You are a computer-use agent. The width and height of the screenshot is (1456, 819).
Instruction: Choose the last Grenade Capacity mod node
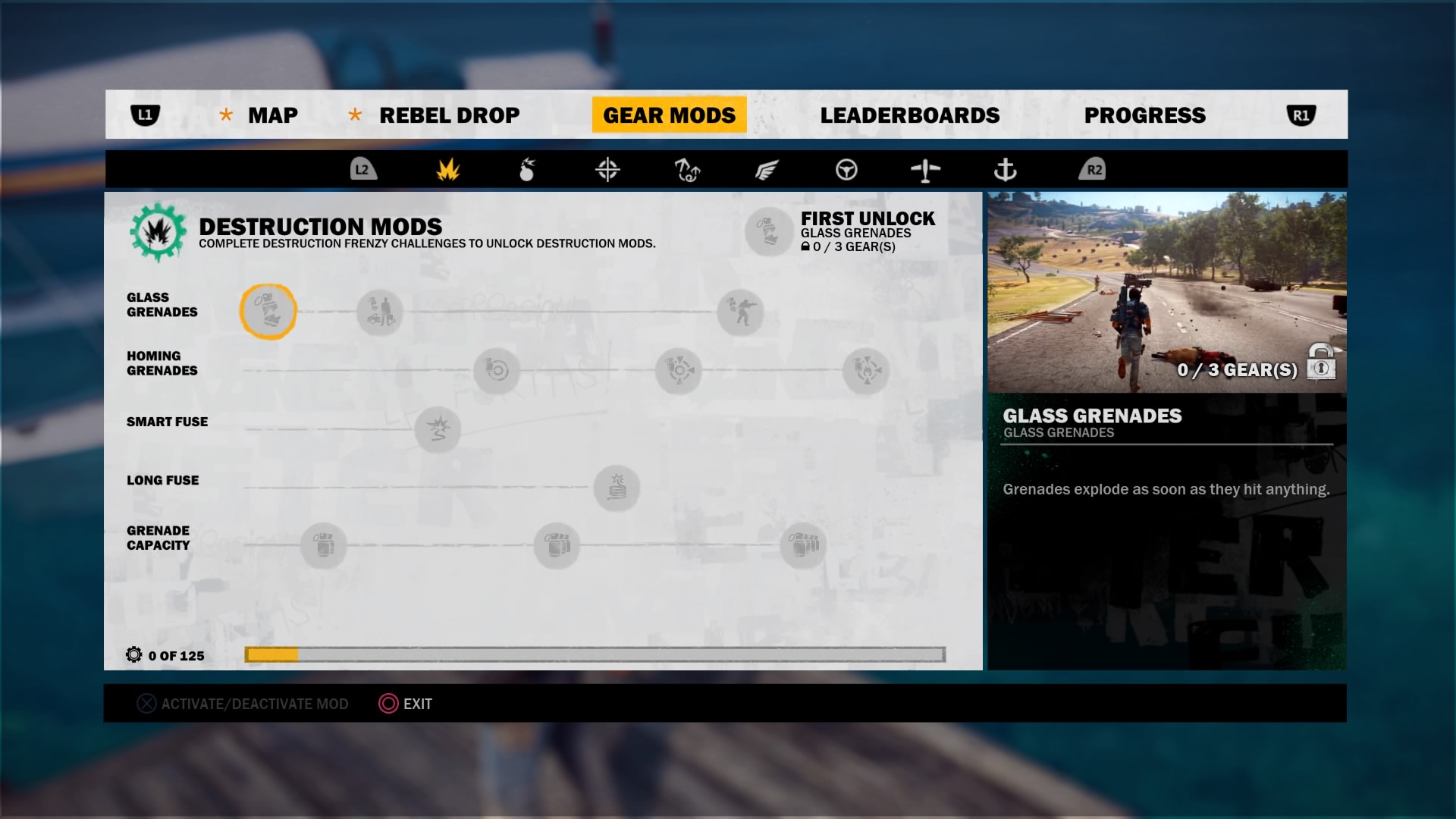(x=804, y=545)
